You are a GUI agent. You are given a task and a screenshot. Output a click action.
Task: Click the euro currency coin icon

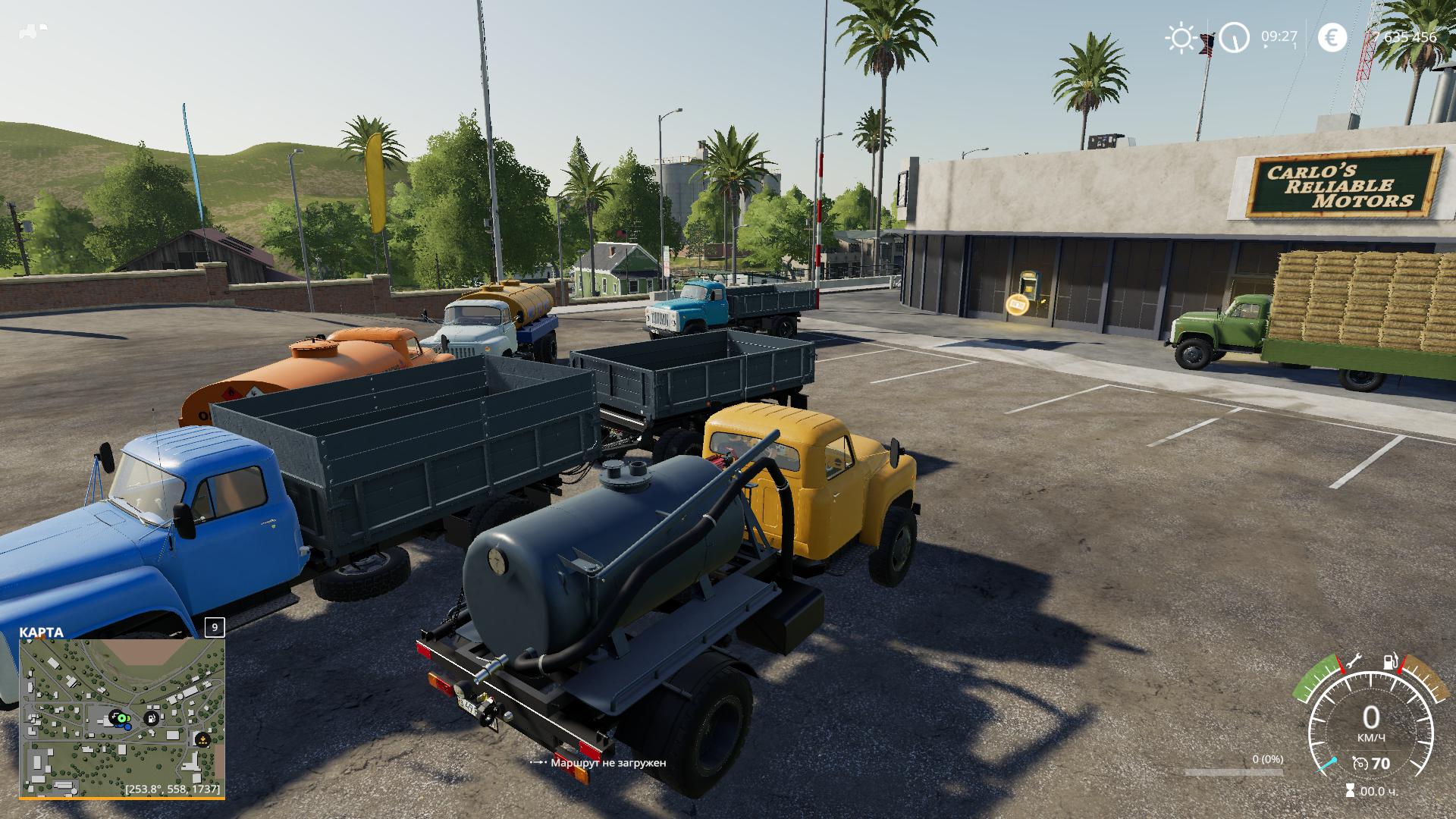(1333, 37)
